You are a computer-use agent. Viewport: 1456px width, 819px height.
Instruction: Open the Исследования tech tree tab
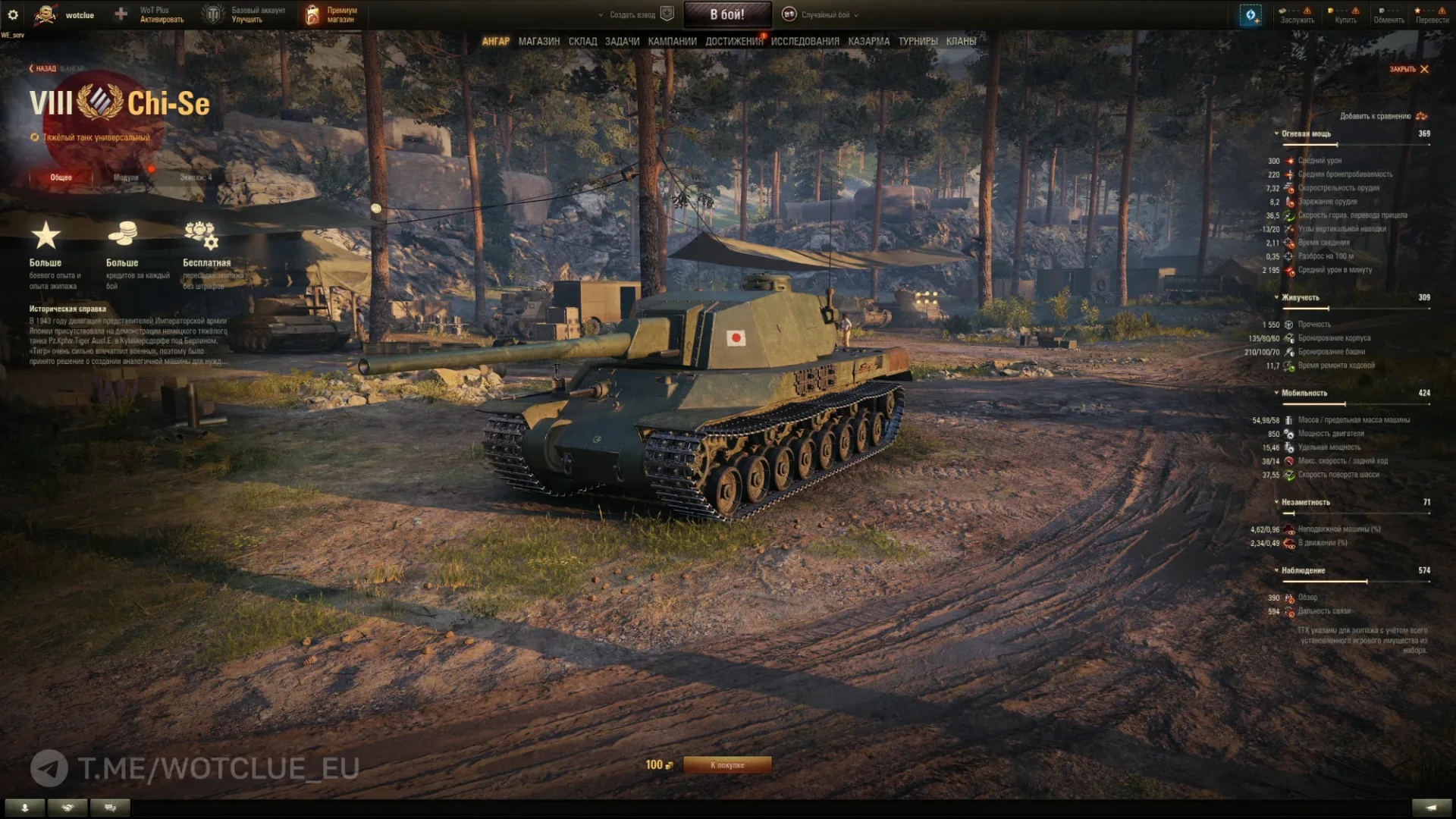805,42
